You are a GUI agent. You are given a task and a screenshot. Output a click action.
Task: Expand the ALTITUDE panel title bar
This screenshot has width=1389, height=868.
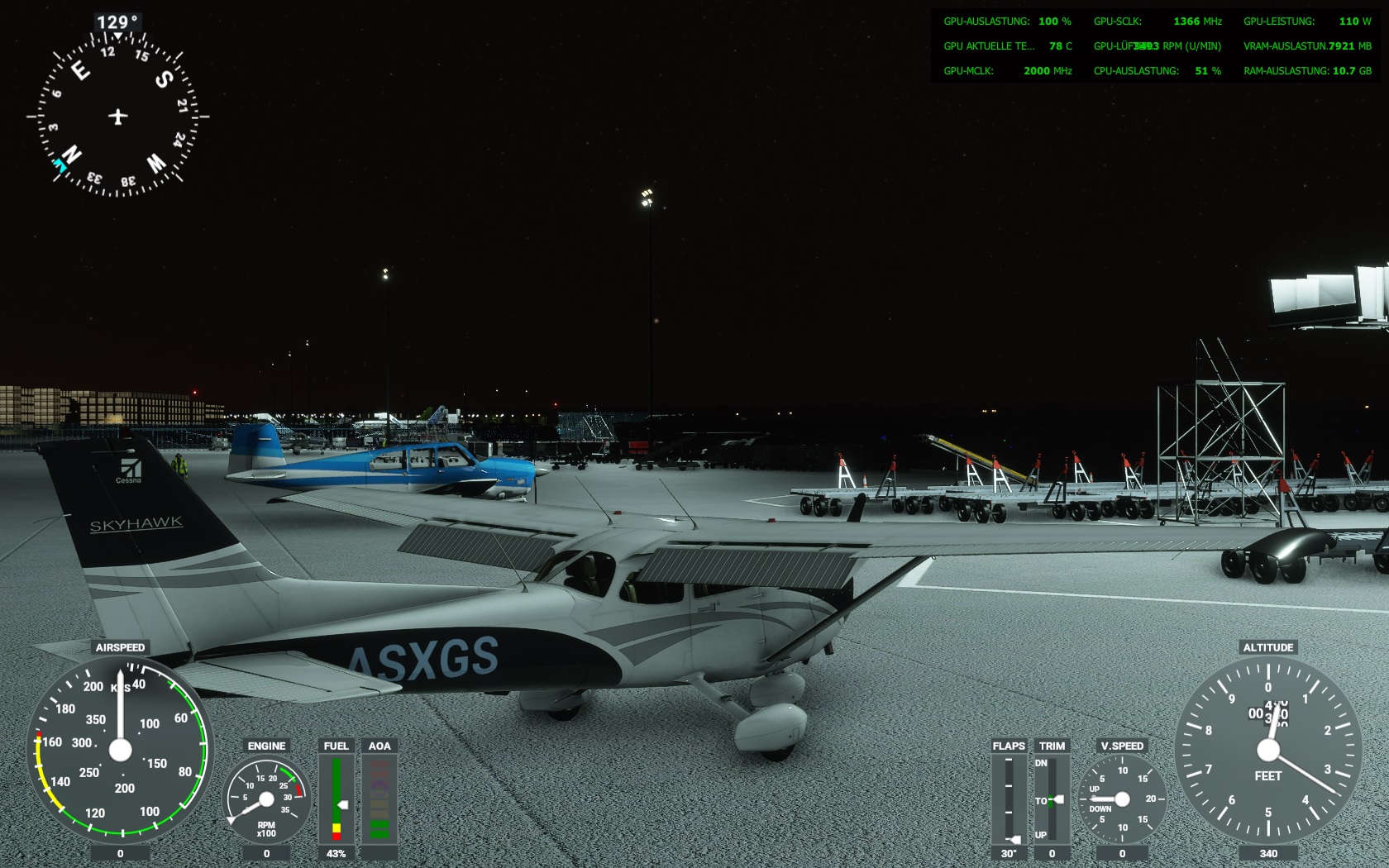point(1269,648)
